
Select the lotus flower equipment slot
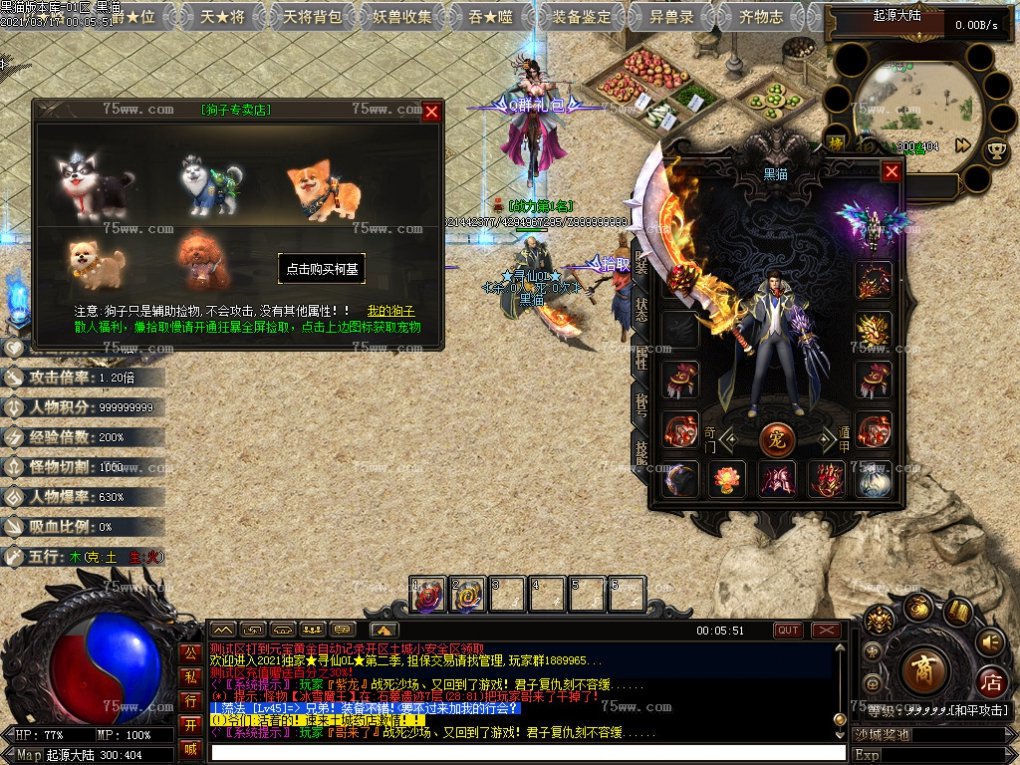click(x=727, y=480)
